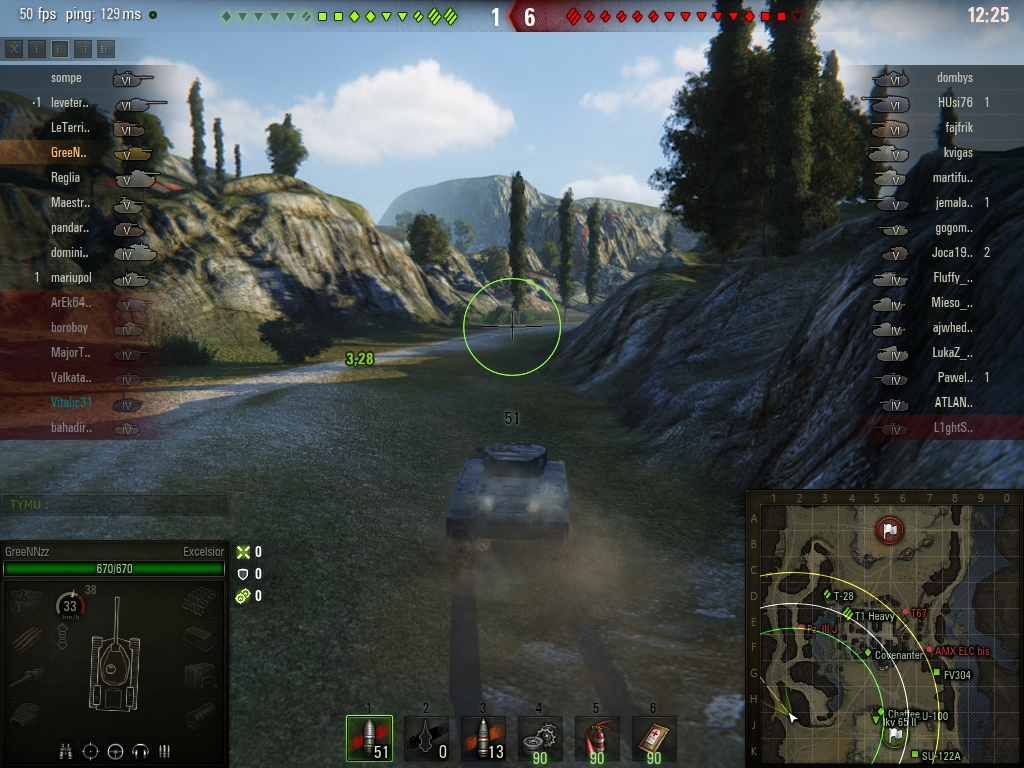Viewport: 1024px width, 768px height.
Task: Select ally player mariupol in team list
Action: tap(70, 278)
